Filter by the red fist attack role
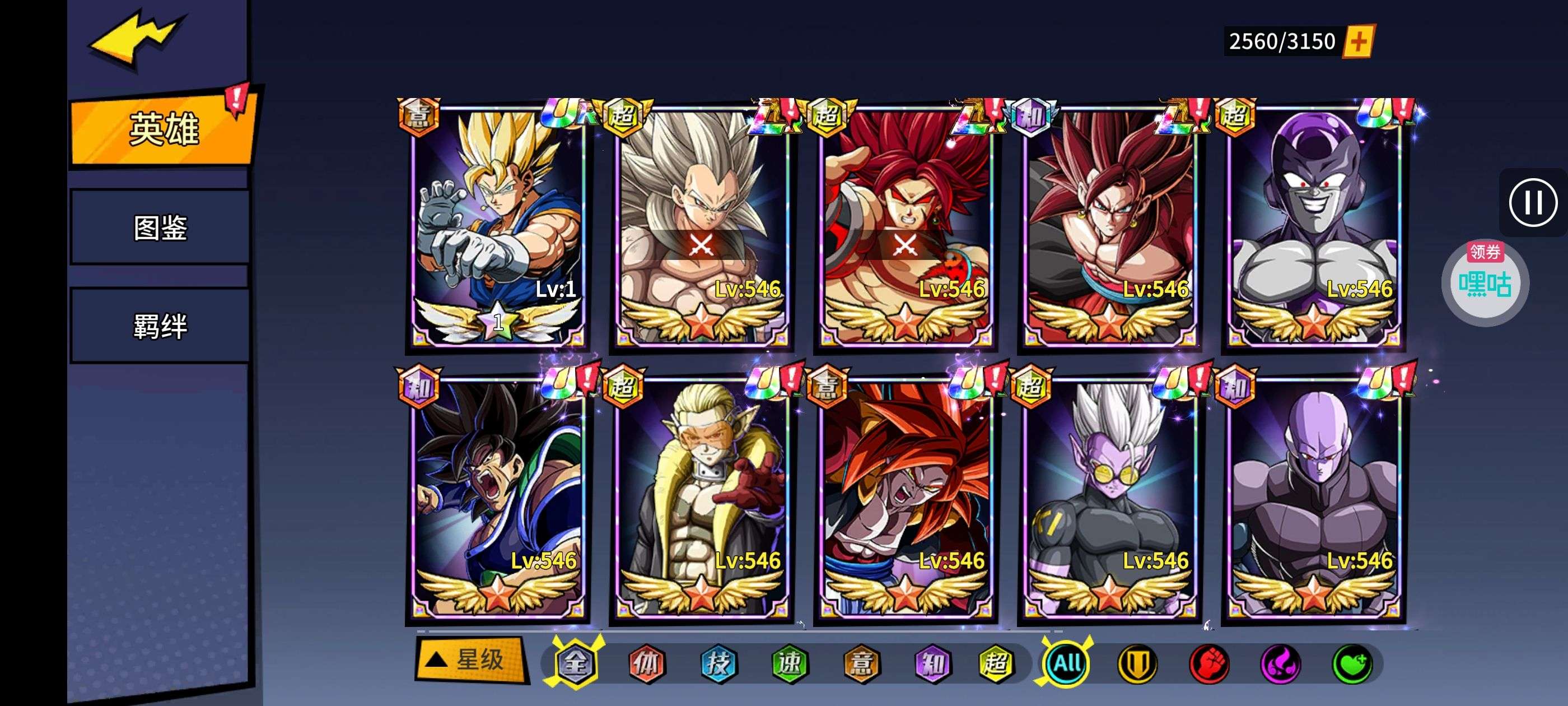Viewport: 1568px width, 706px height. 1209,663
